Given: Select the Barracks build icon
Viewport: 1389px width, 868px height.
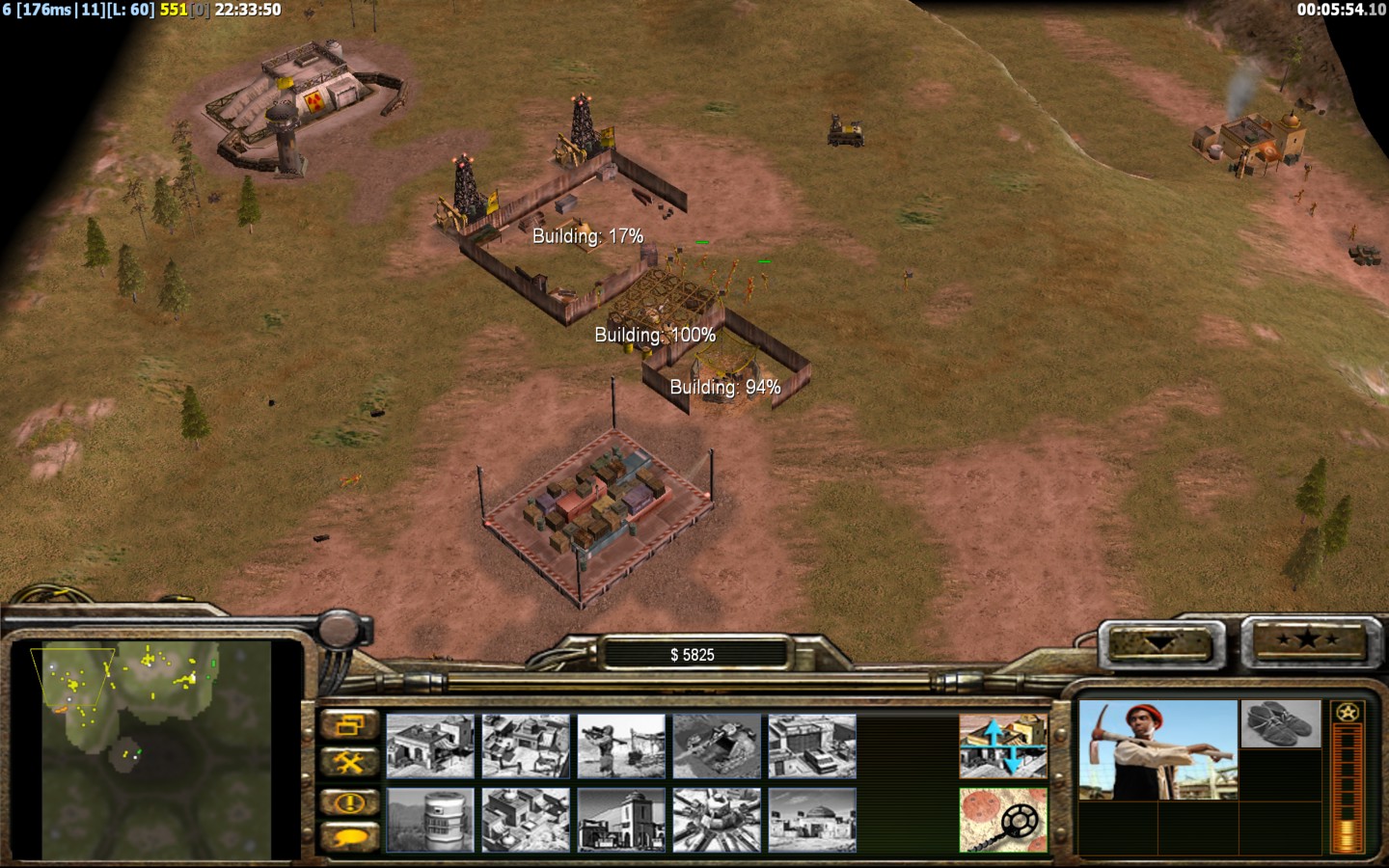Looking at the screenshot, I should click(526, 746).
